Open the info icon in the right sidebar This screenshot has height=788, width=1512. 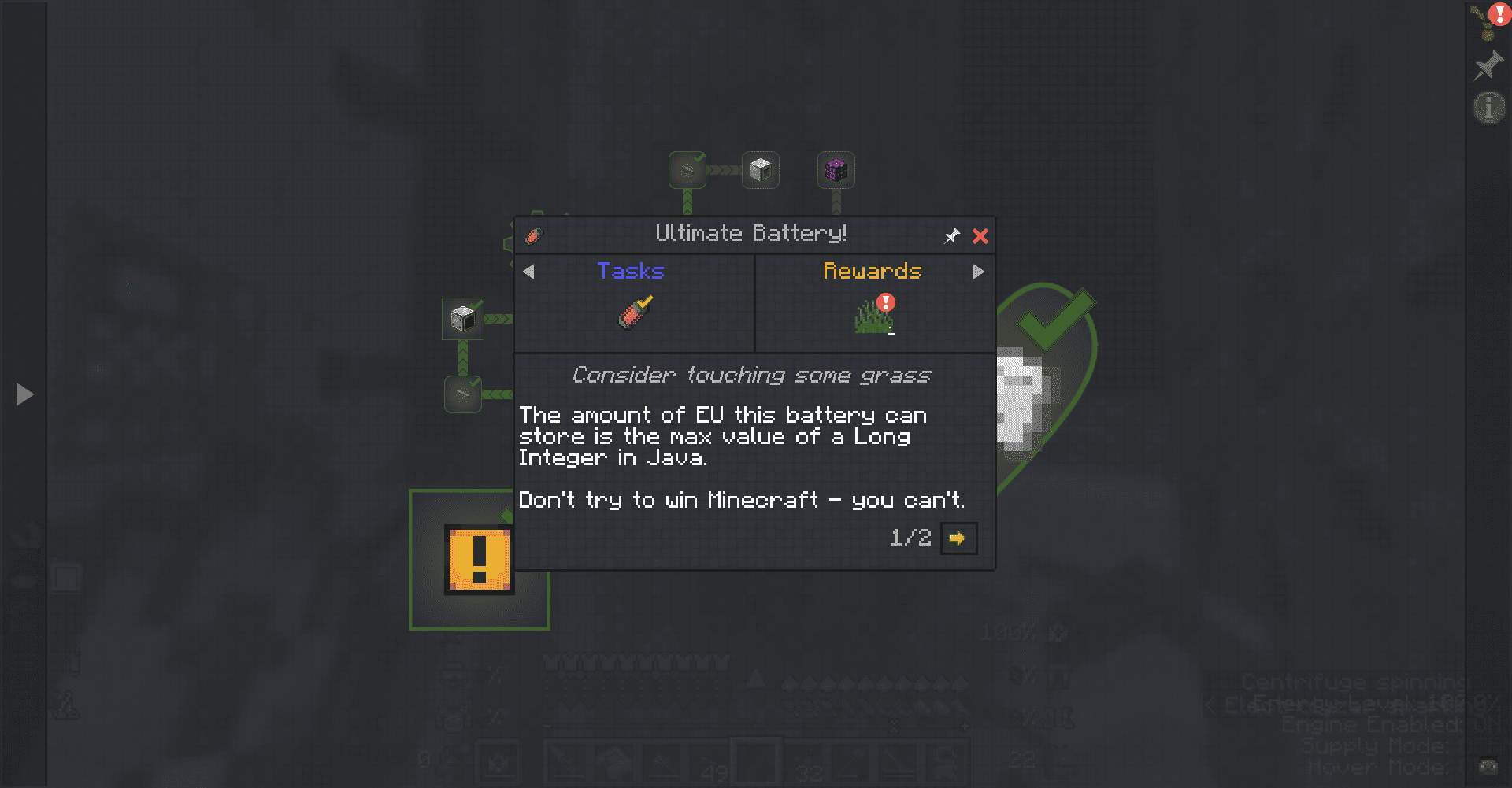1488,107
